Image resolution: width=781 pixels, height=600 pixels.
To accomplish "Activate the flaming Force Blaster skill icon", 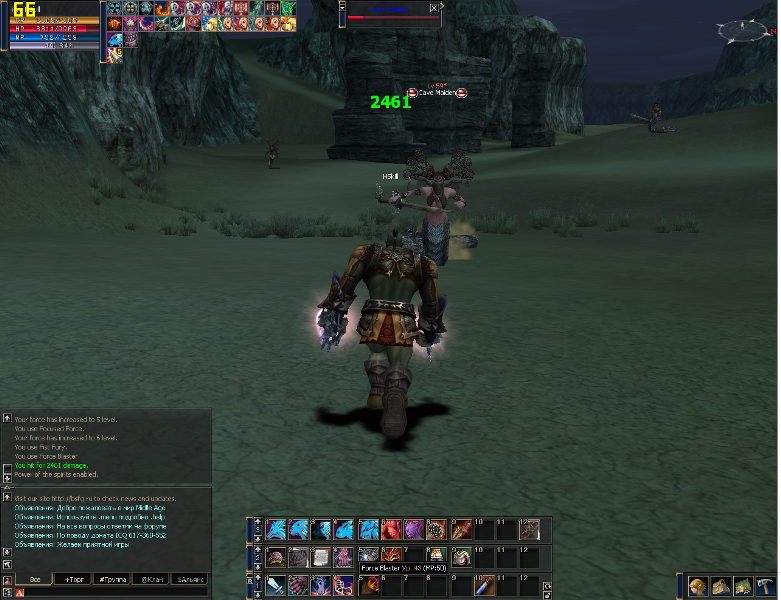I will [x=371, y=586].
